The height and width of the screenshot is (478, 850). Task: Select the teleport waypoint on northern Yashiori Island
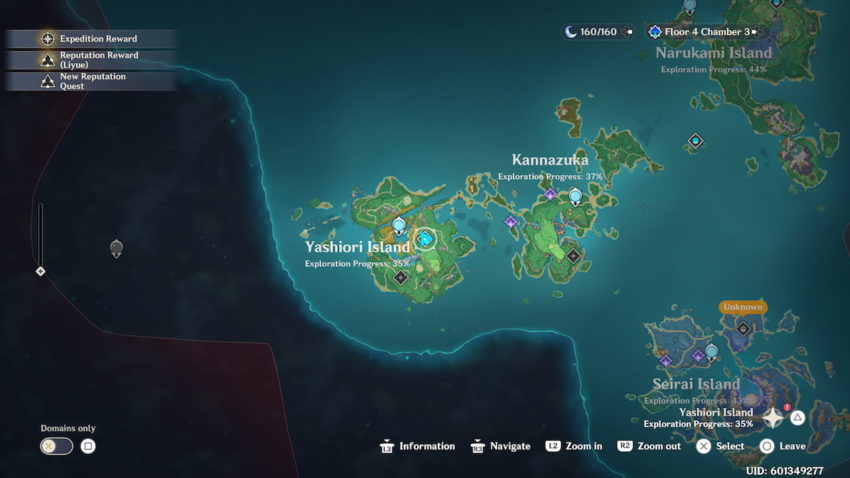click(399, 225)
